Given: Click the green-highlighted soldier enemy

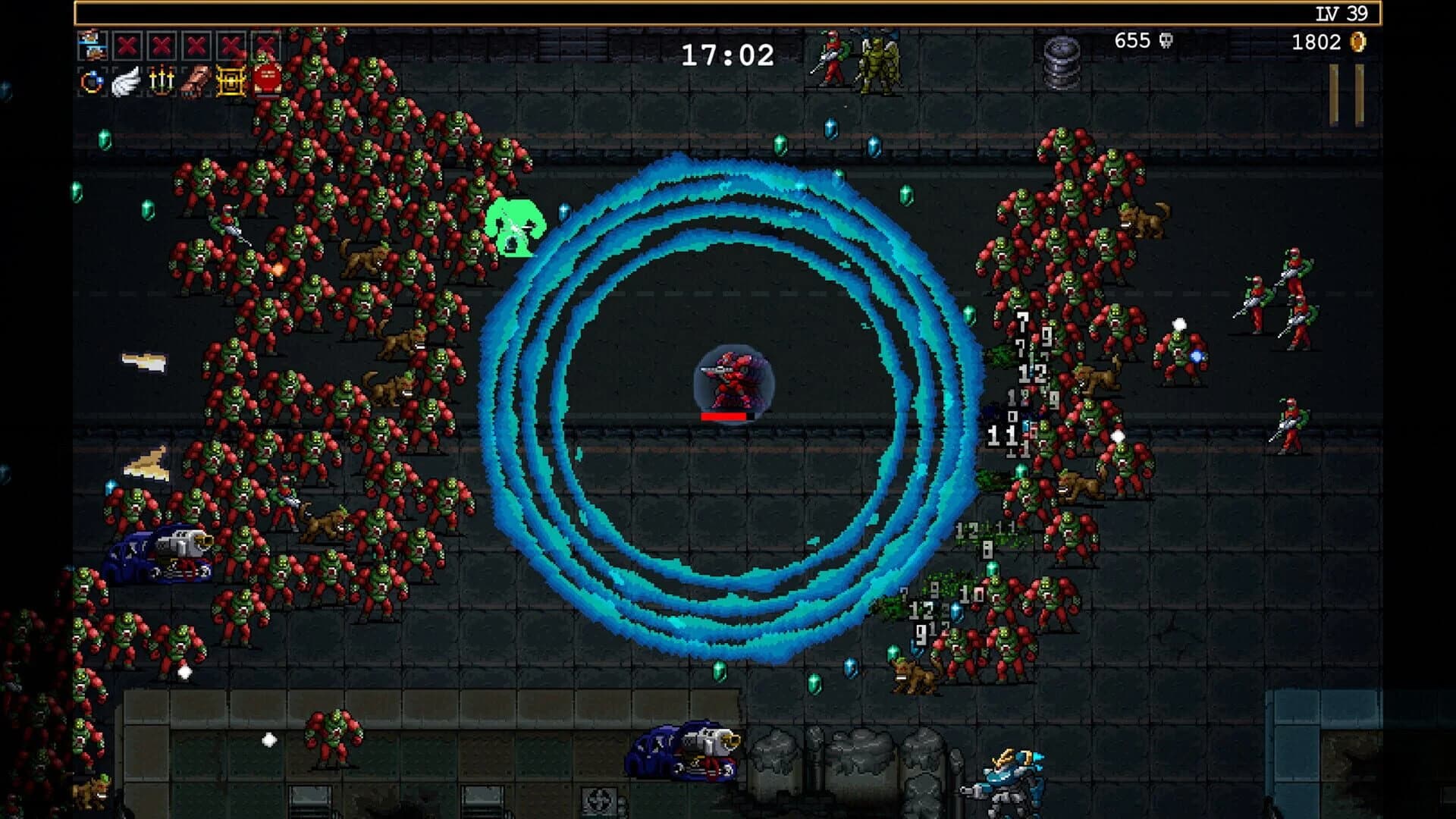Looking at the screenshot, I should tap(514, 226).
